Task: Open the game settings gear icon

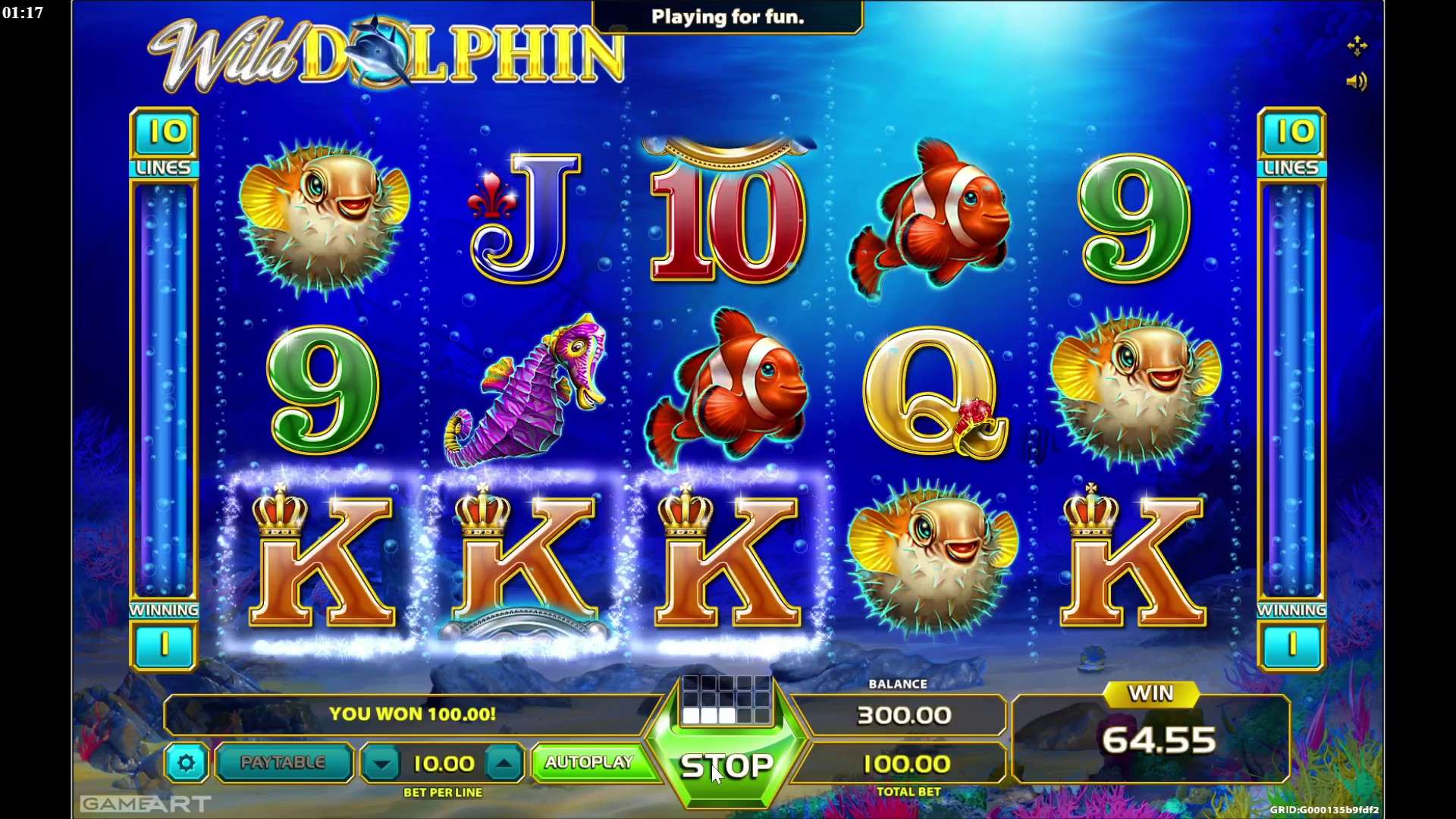Action: coord(187,764)
